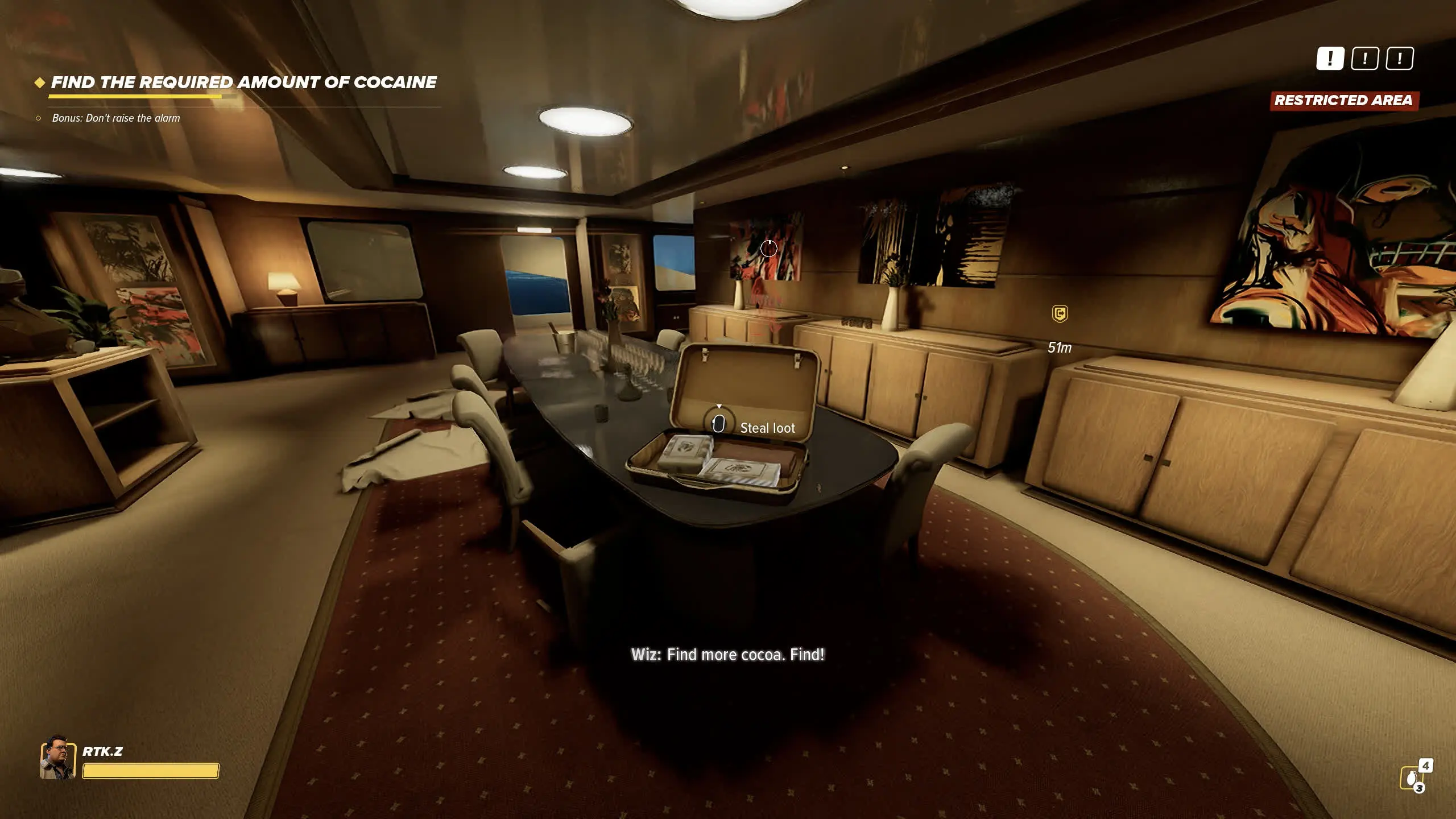
Task: Click the "Don't raise the alarm" bonus objective
Action: coord(115,118)
